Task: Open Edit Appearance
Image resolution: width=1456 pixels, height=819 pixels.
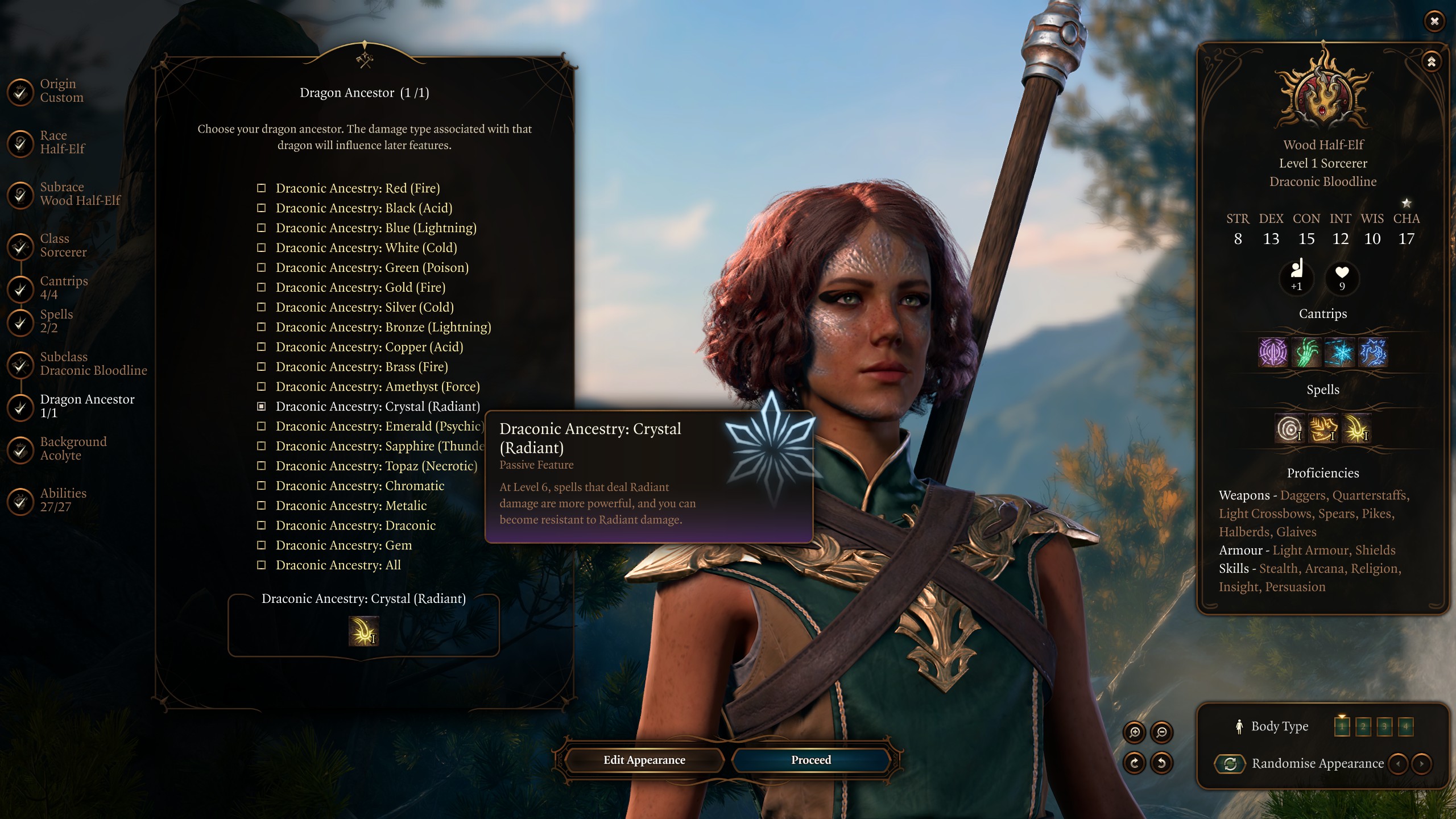Action: point(644,760)
